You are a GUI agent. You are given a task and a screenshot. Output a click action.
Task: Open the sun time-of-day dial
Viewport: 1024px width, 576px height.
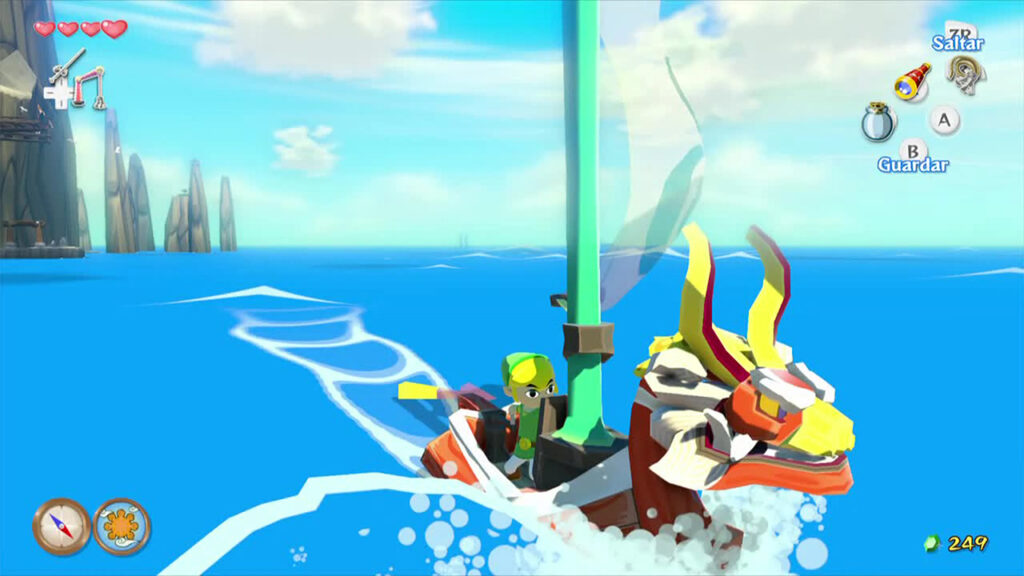pos(122,526)
